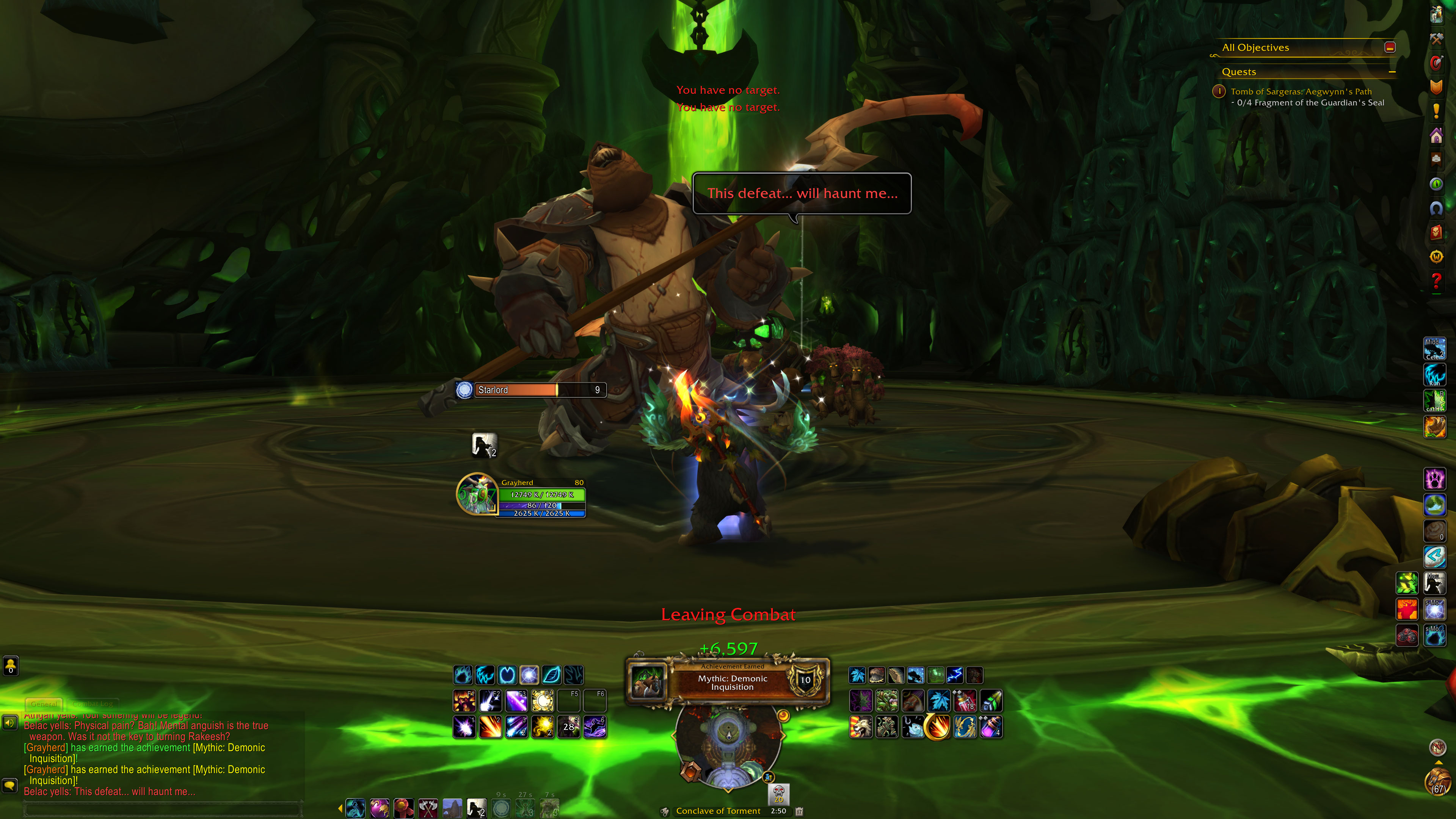Activate the roaring wolf ability
This screenshot has height=819, width=1456.
(x=860, y=727)
